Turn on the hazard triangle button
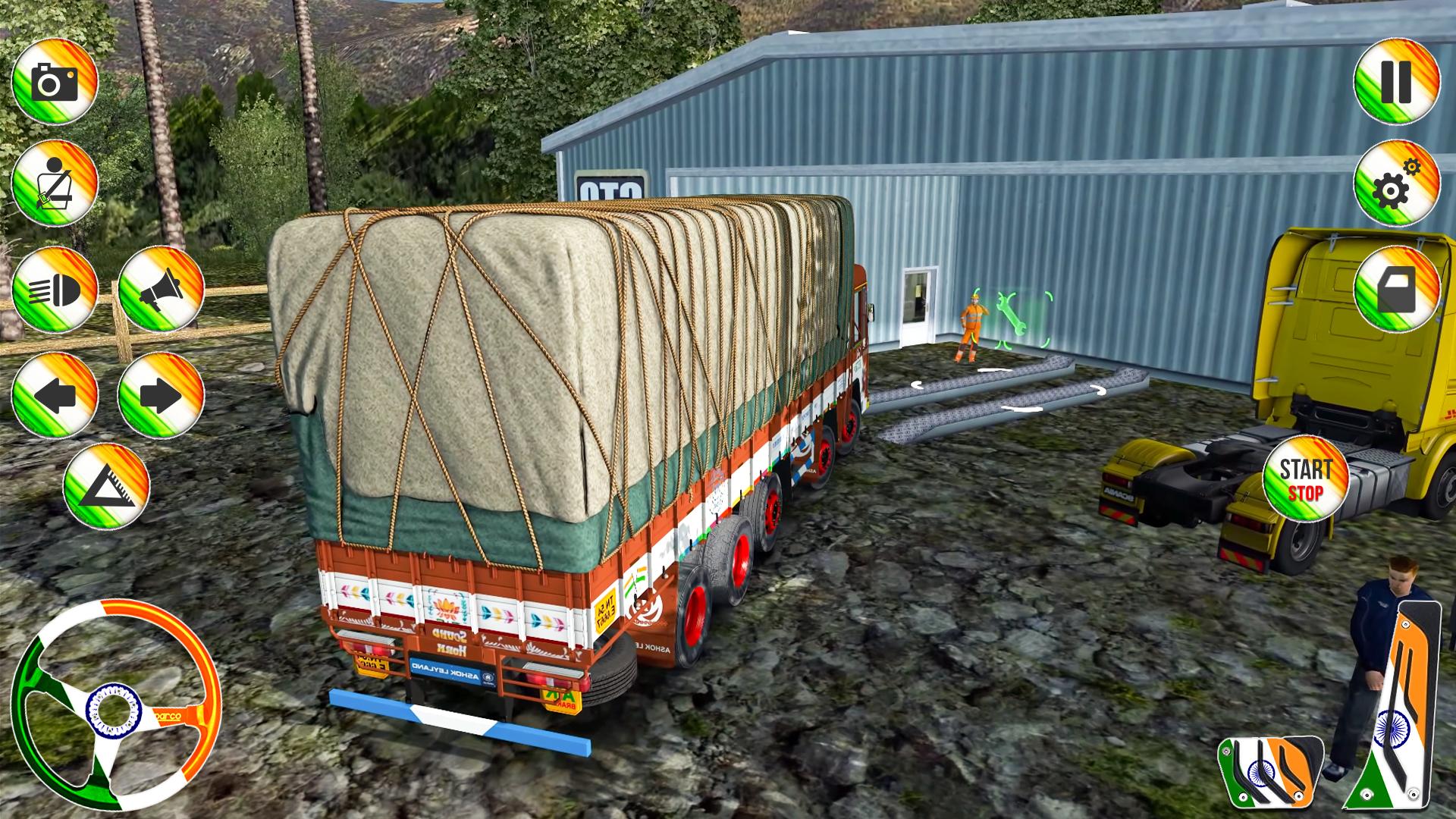Image resolution: width=1456 pixels, height=819 pixels. click(x=106, y=486)
